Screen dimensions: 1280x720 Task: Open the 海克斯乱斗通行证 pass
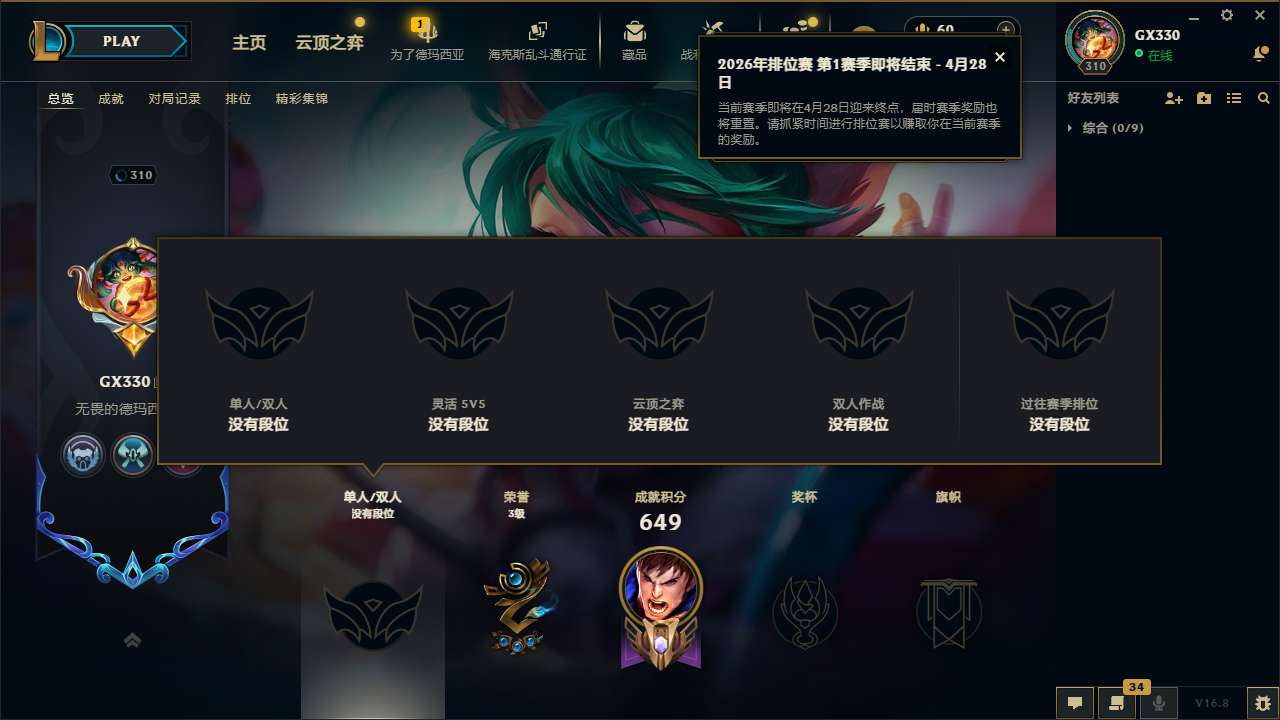(x=537, y=40)
